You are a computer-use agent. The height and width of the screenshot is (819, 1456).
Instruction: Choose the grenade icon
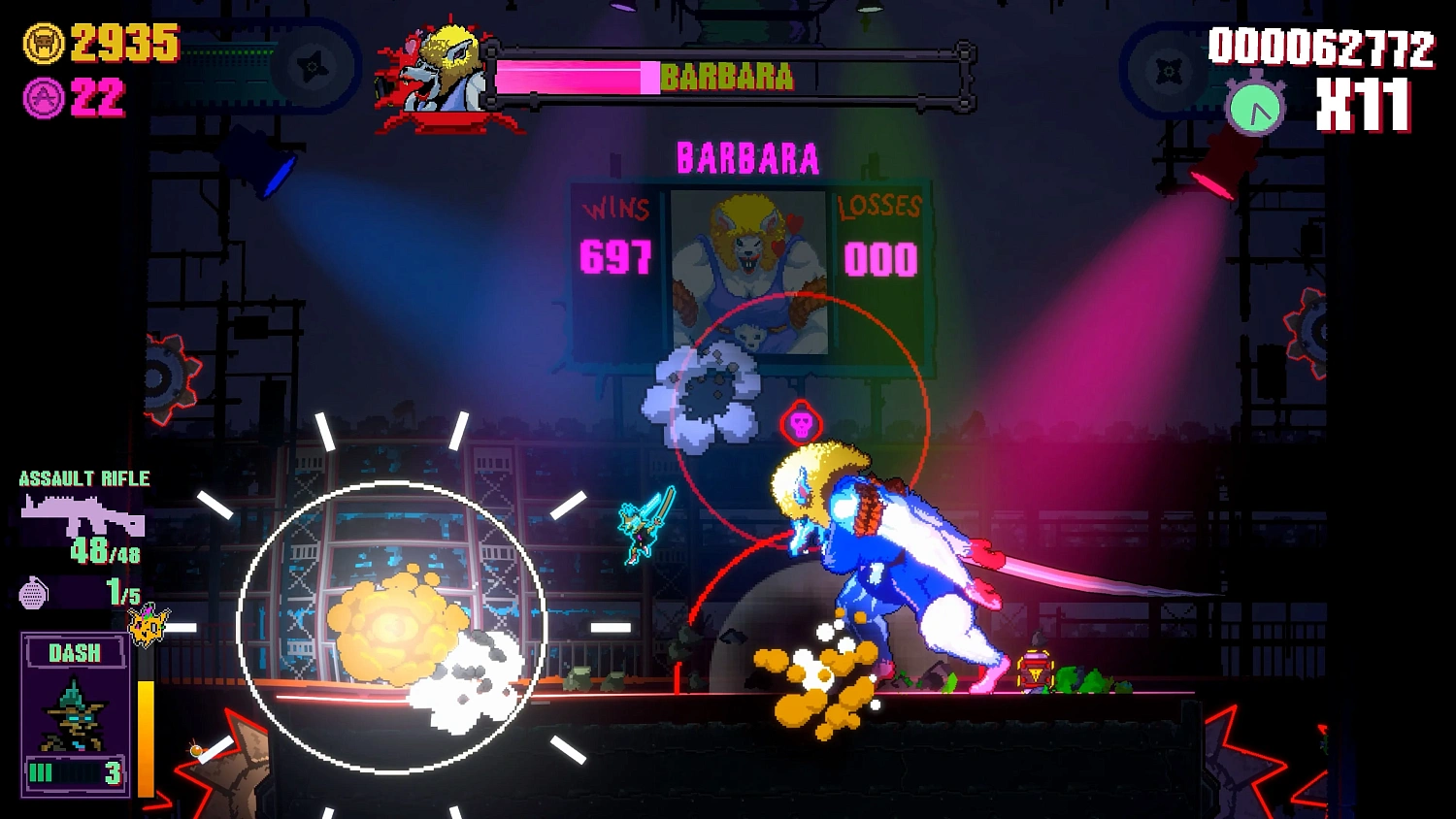tap(33, 592)
